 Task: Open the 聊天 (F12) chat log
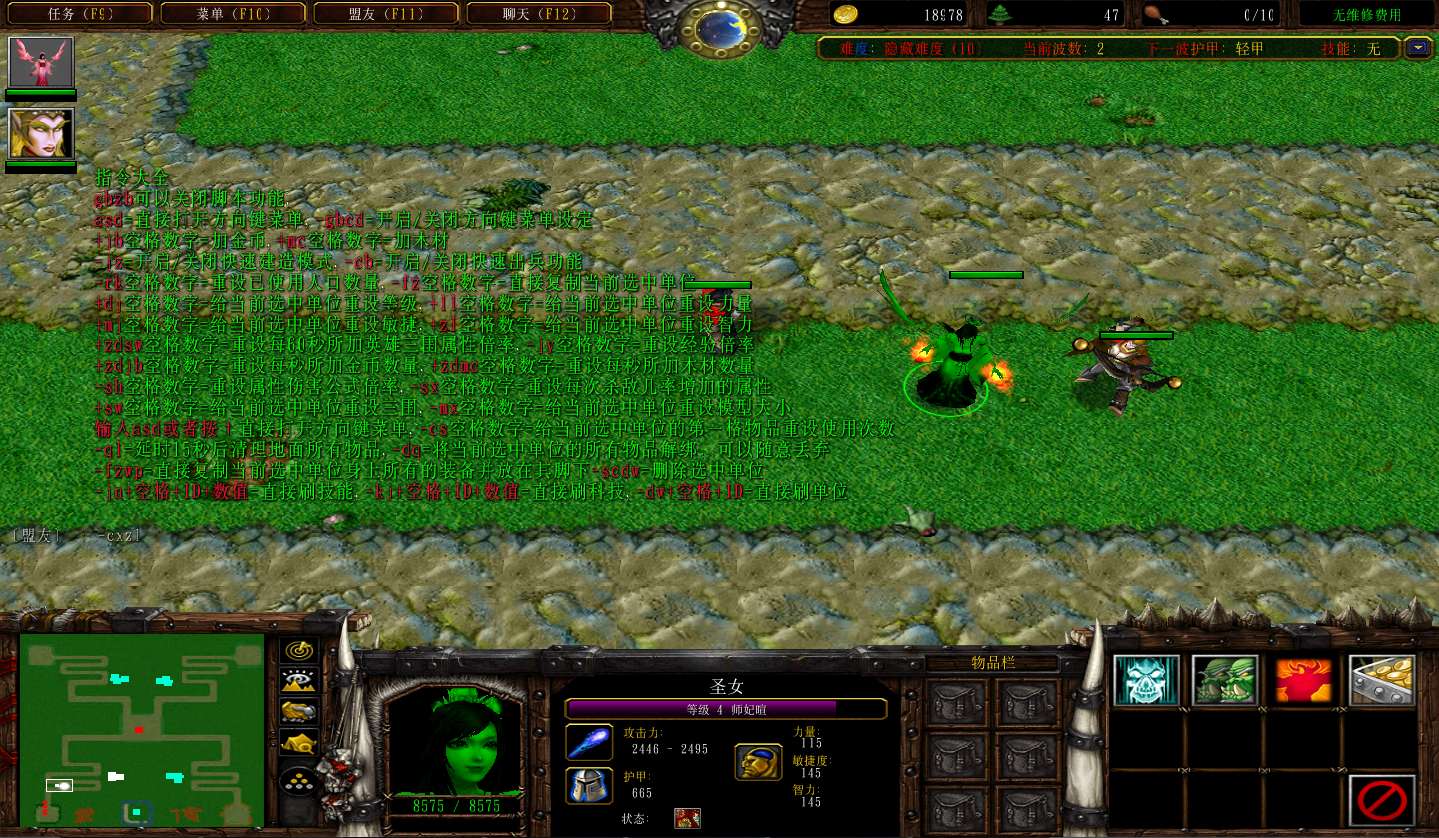(x=538, y=14)
